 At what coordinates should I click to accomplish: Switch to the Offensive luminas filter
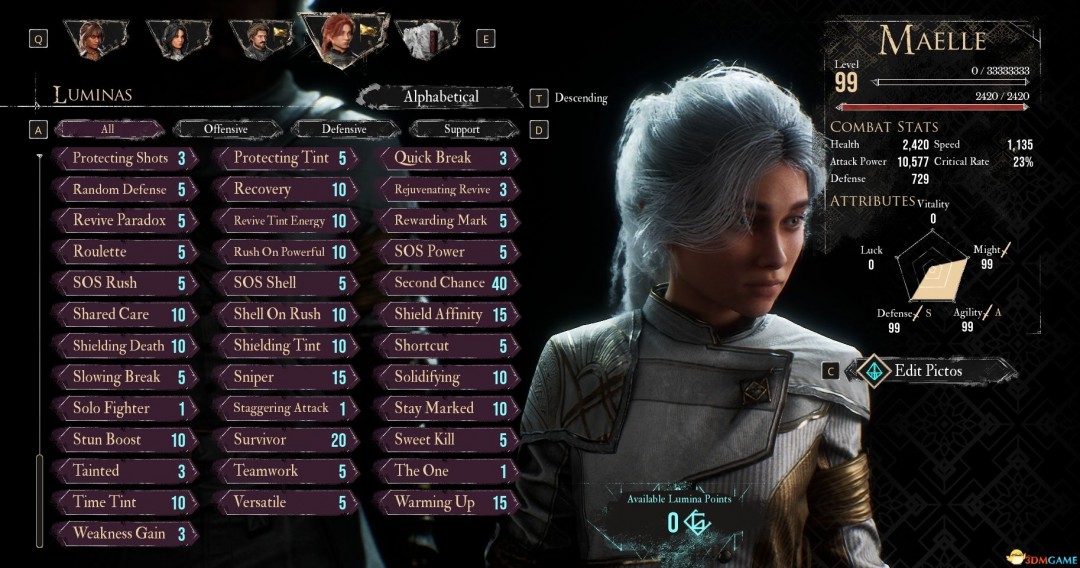tap(225, 129)
